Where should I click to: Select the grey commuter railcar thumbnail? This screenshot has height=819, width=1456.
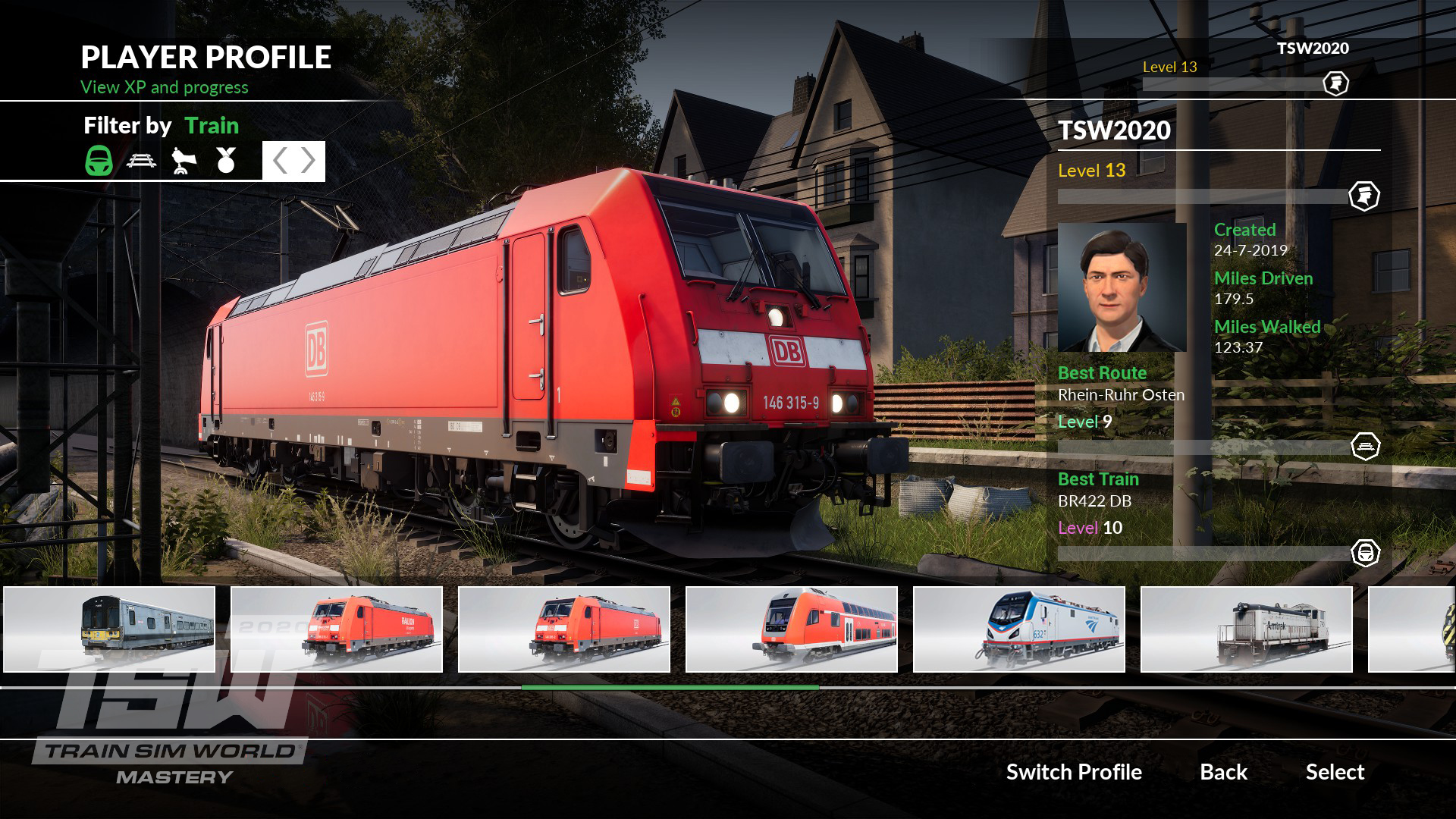tap(109, 629)
